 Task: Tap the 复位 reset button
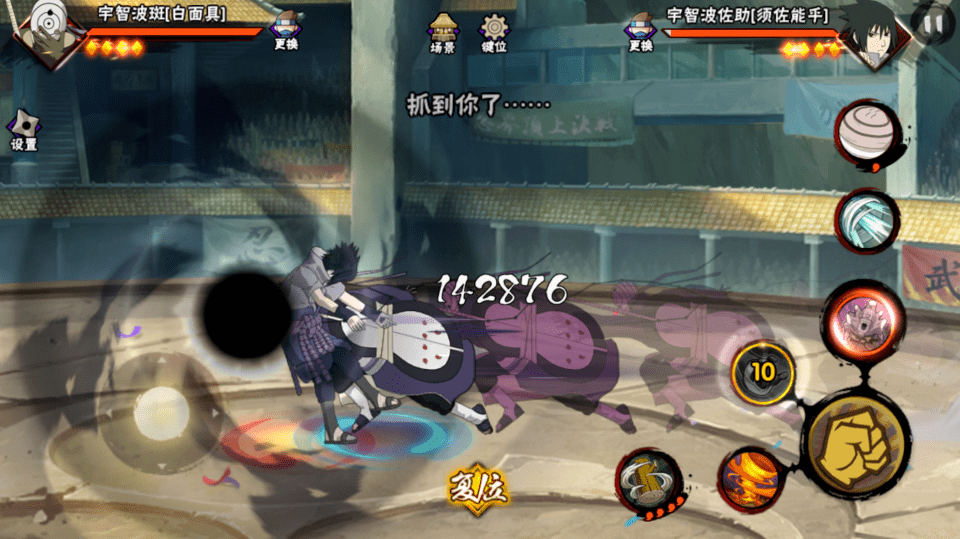click(x=479, y=487)
